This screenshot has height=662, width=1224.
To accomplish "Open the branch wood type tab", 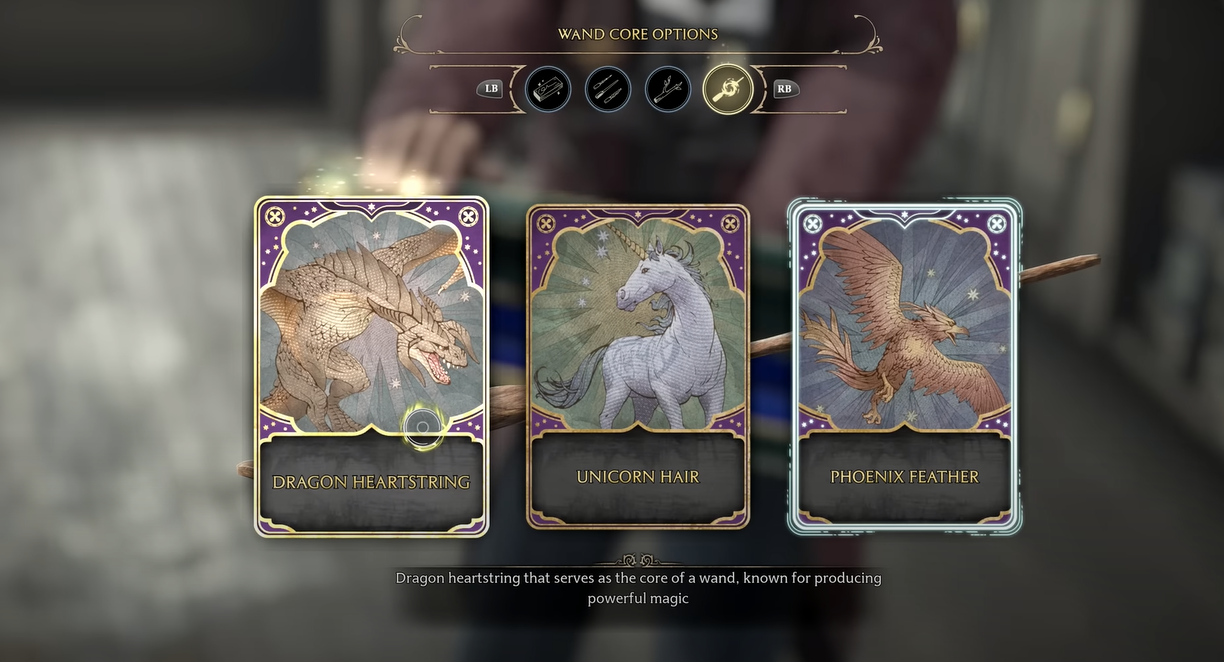I will pos(667,89).
